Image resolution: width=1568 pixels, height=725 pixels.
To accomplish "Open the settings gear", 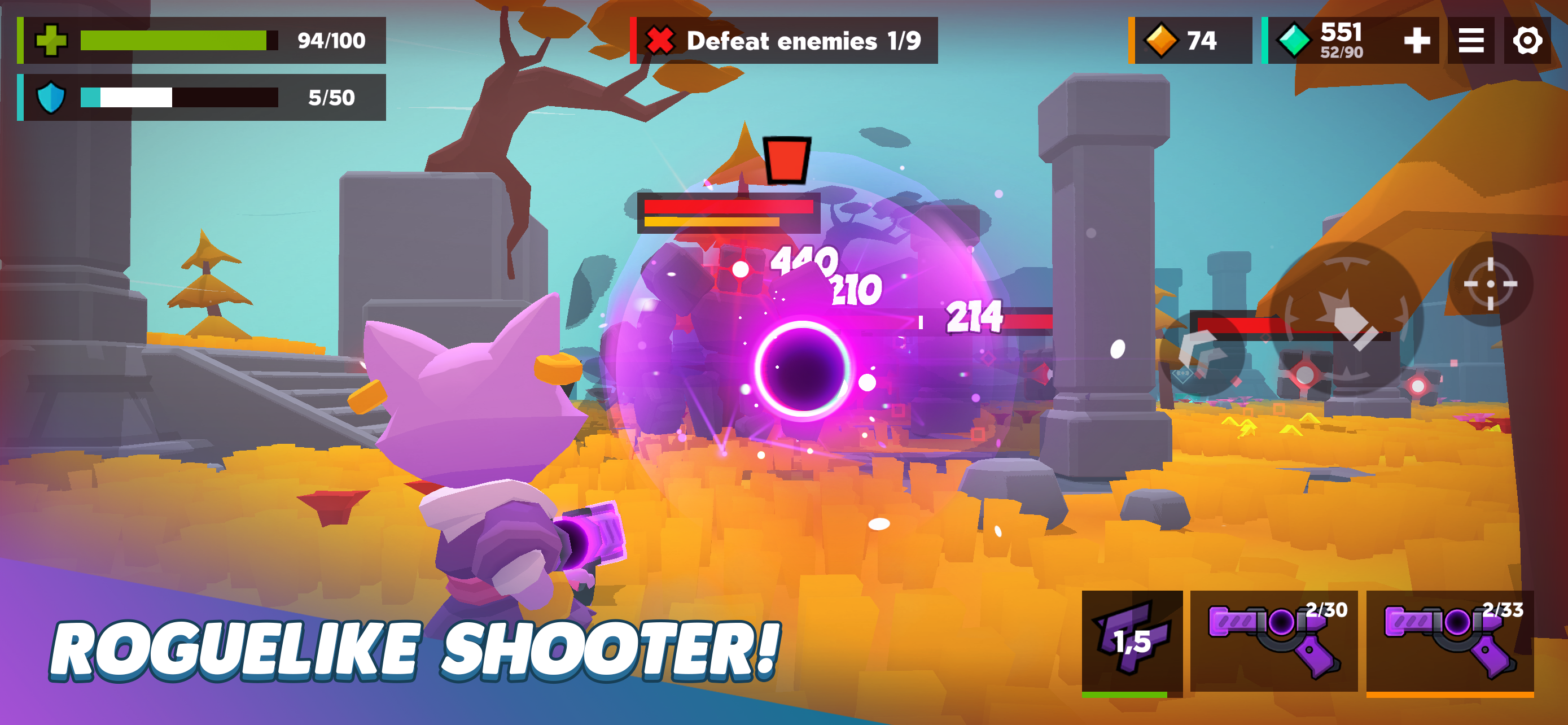I will coord(1527,40).
